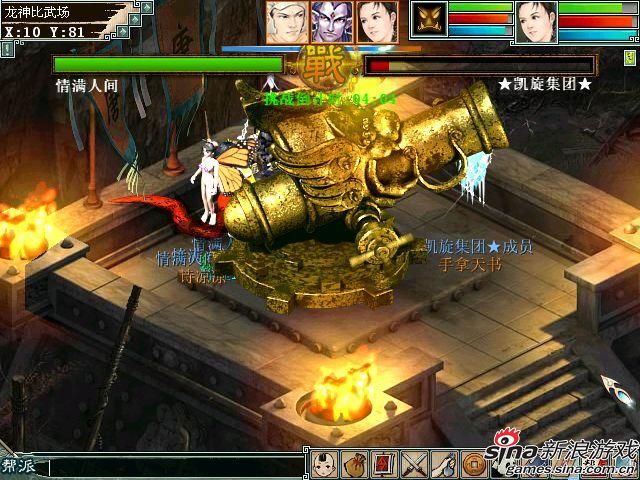Open the money bag inventory icon
This screenshot has width=640, height=480.
(x=354, y=465)
